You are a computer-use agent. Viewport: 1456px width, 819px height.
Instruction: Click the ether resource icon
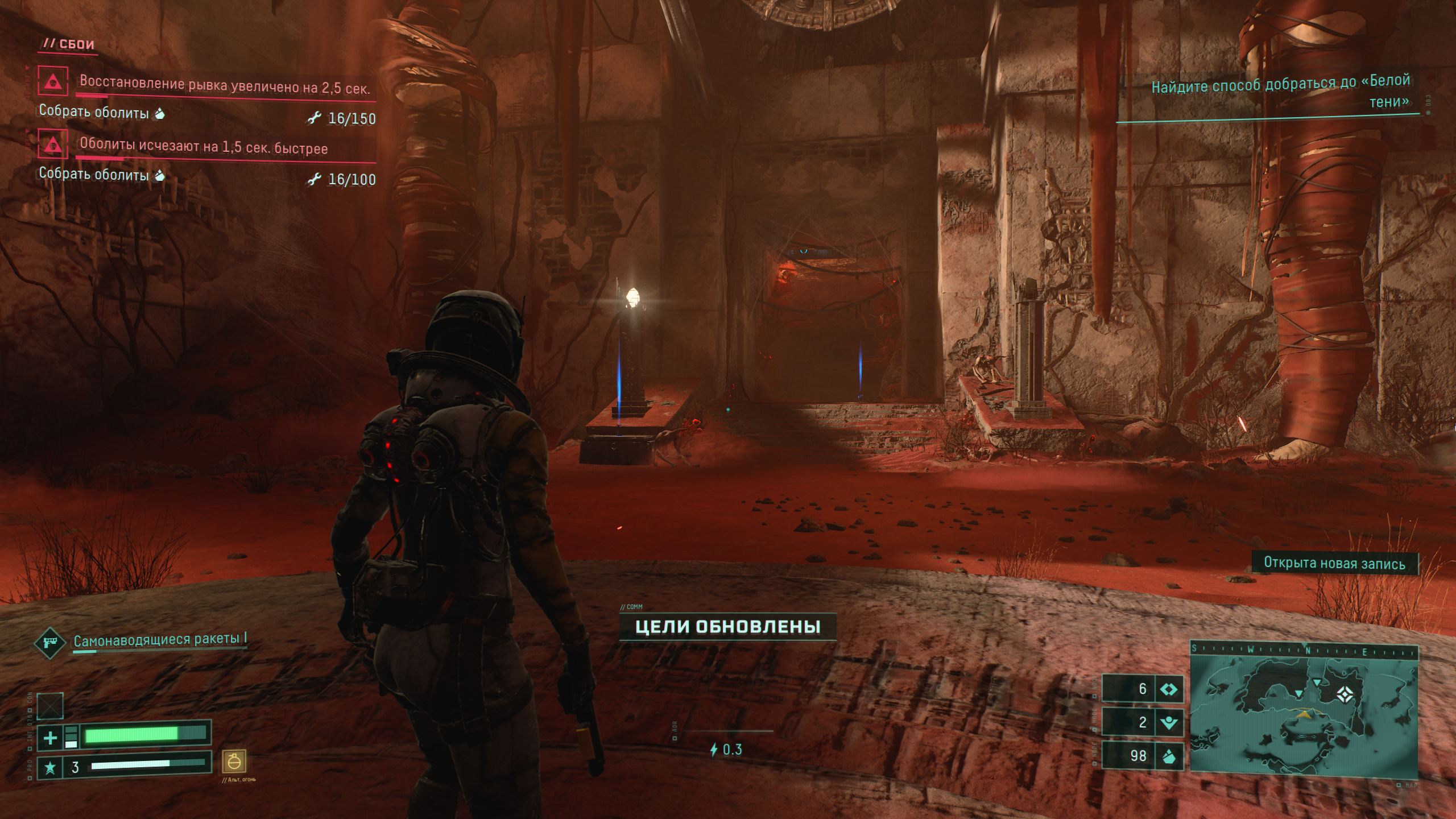click(1168, 689)
